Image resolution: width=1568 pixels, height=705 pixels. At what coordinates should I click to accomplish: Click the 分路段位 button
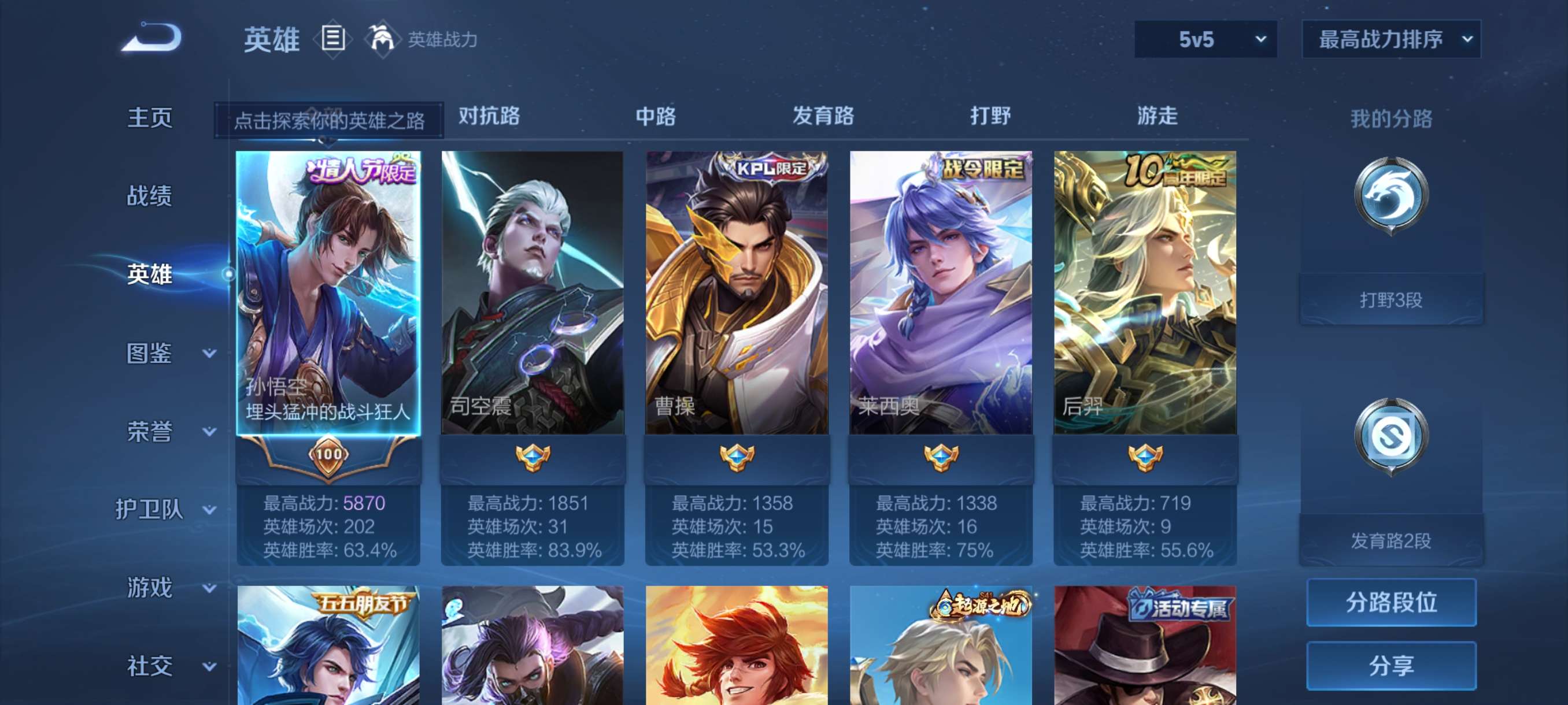1392,604
